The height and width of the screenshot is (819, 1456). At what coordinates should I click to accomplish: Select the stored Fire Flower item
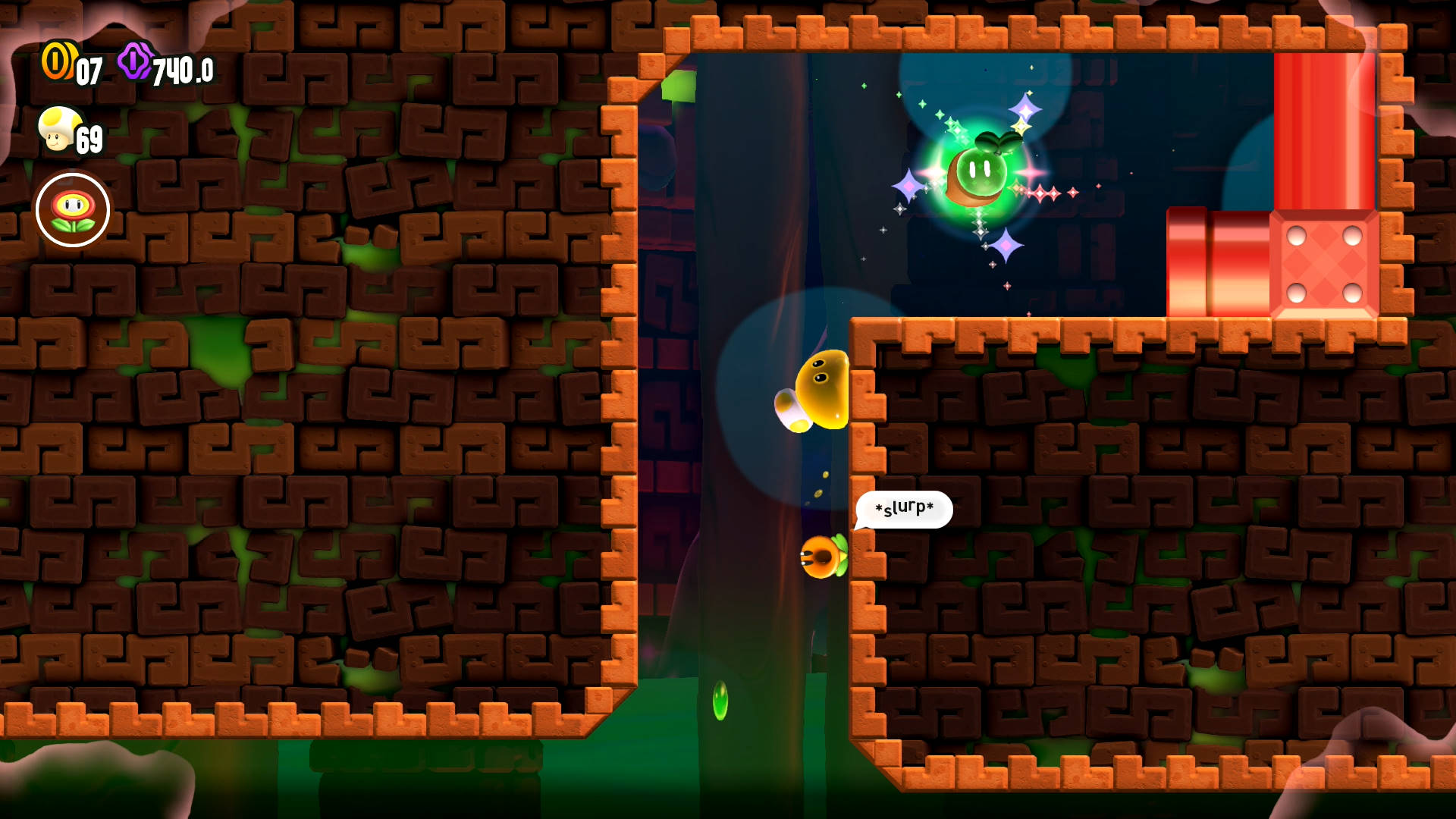(73, 210)
